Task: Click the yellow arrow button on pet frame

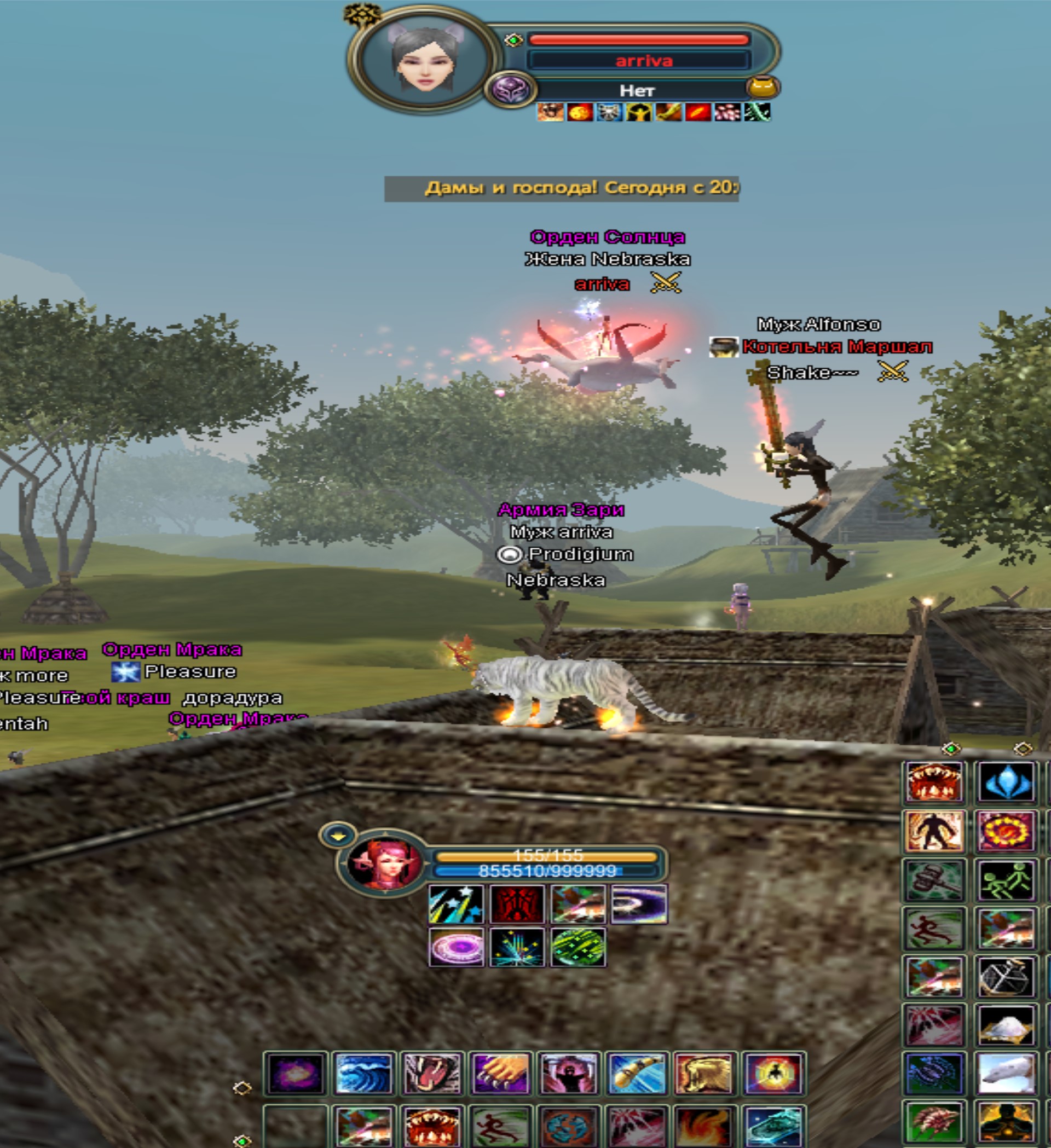Action: click(x=338, y=836)
